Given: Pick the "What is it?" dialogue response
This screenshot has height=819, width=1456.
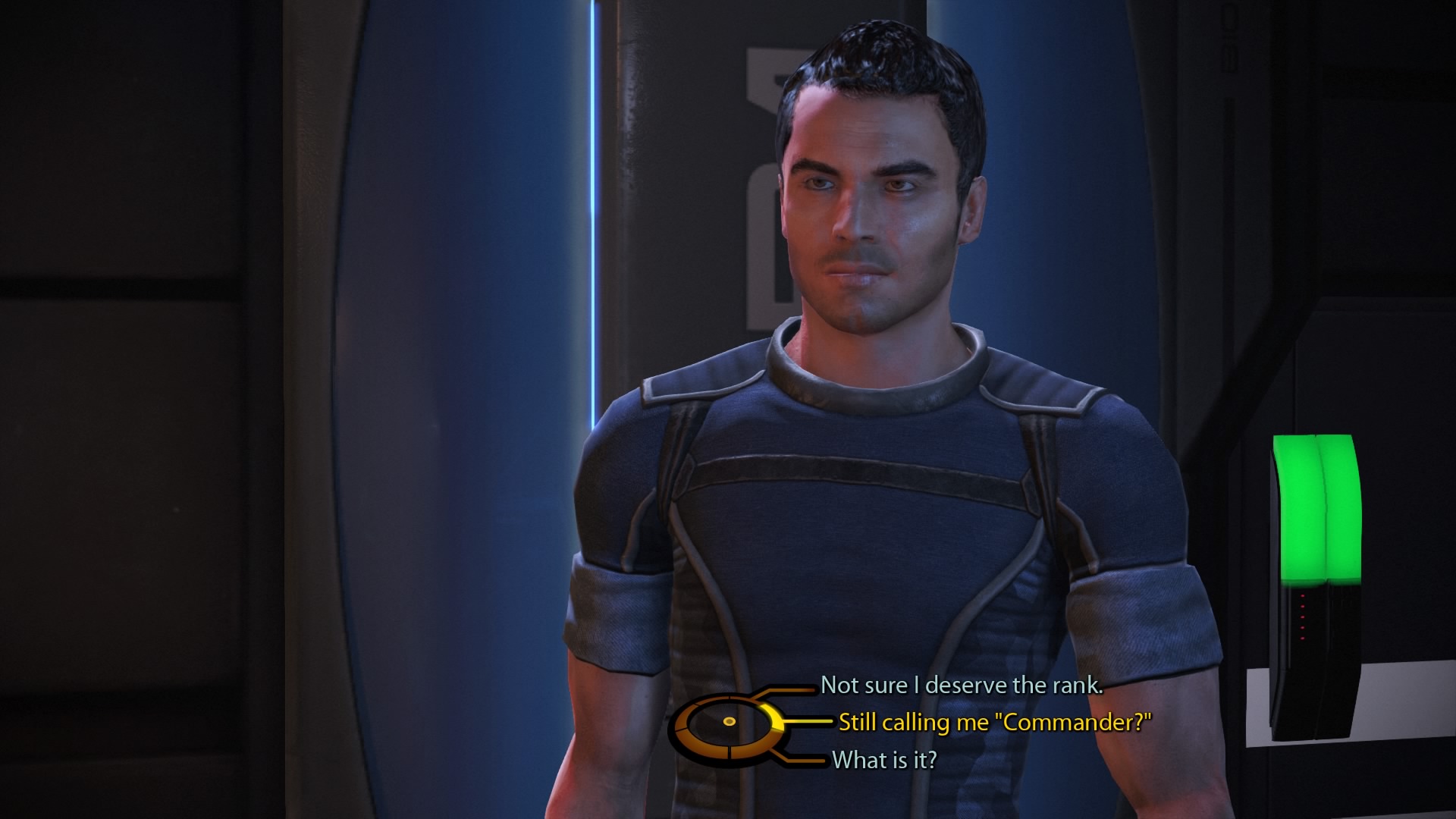Looking at the screenshot, I should (884, 760).
